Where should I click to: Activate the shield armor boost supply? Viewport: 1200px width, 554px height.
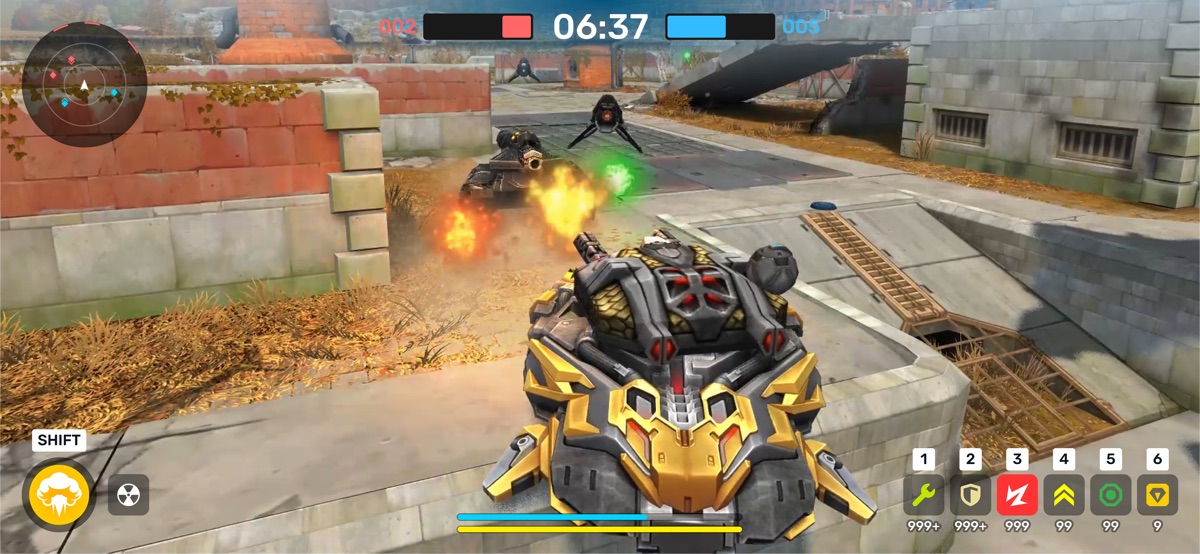[970, 494]
